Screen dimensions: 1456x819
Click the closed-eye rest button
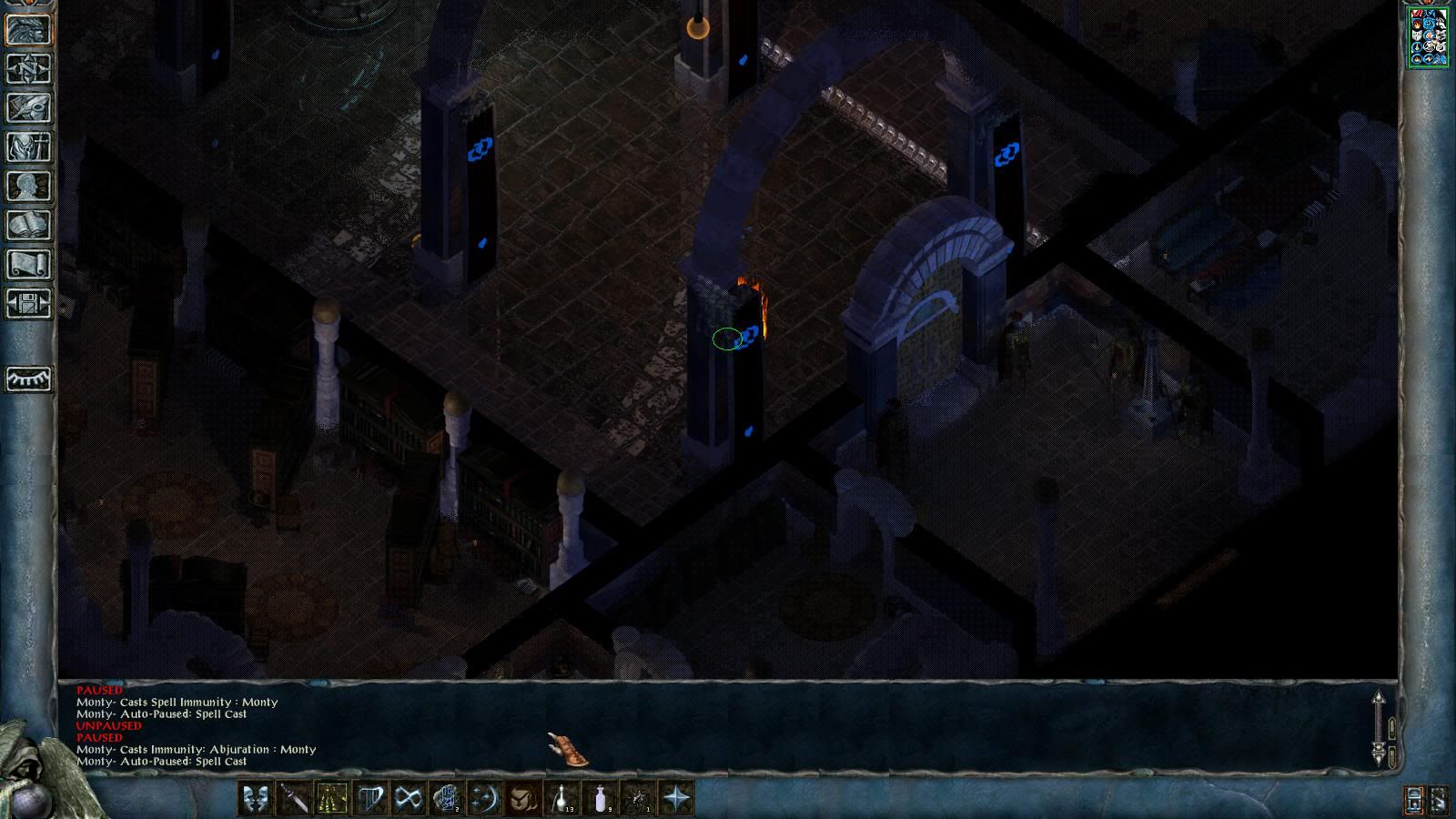tap(28, 379)
